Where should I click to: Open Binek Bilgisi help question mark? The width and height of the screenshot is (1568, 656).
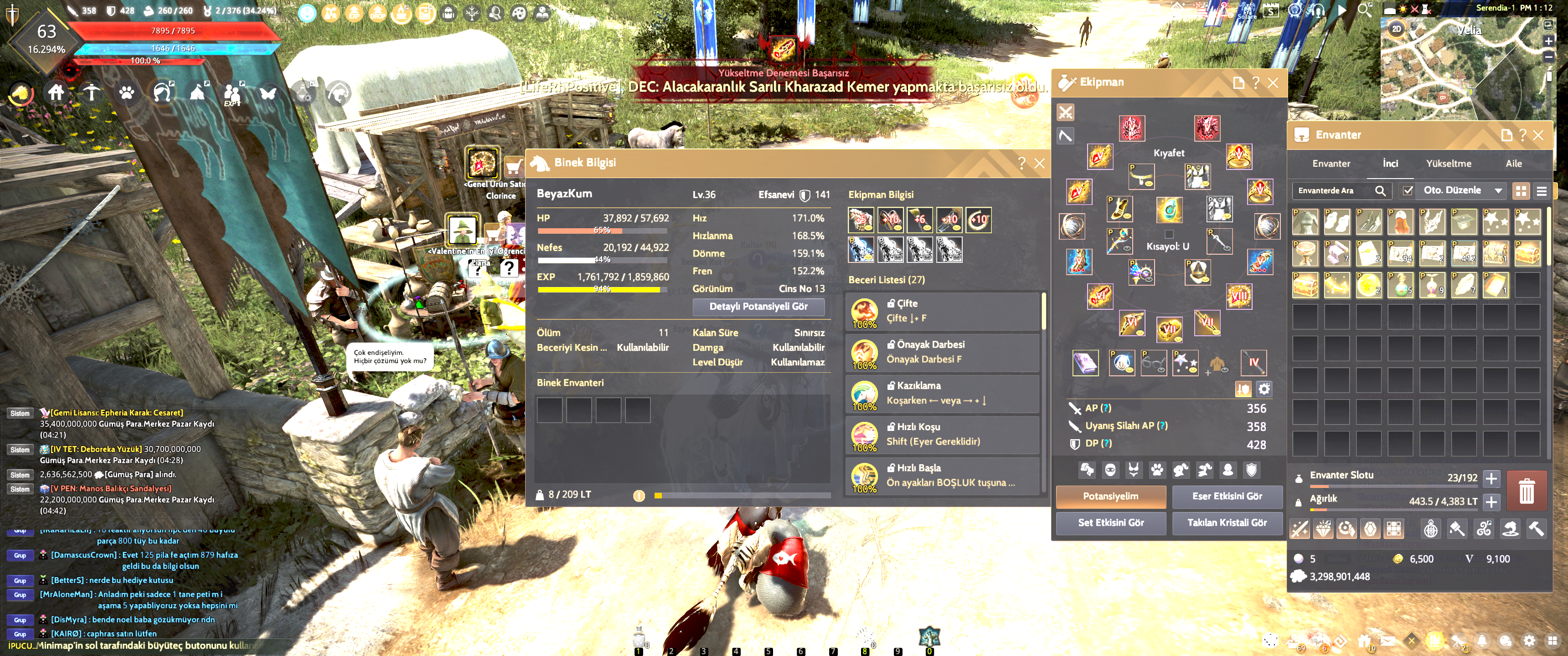pyautogui.click(x=1021, y=164)
